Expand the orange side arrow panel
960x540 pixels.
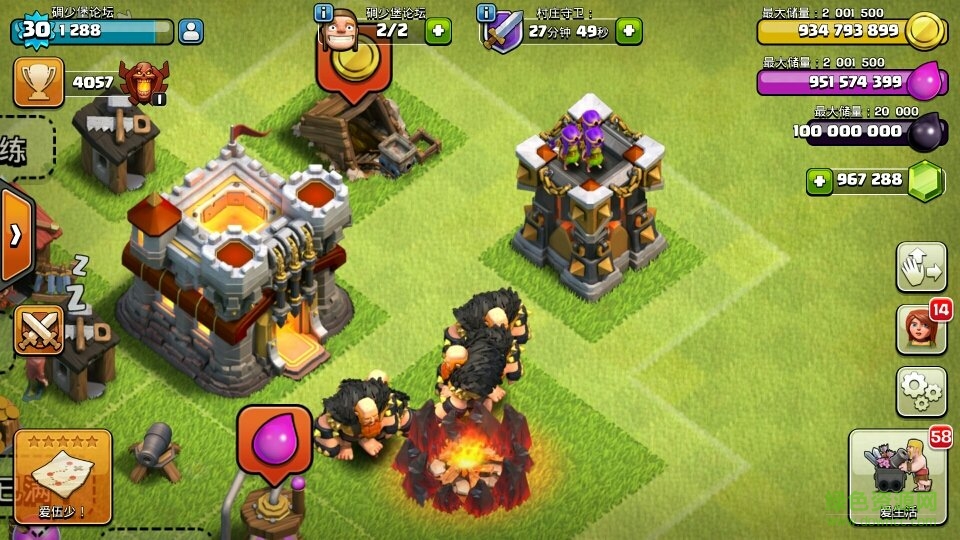(16, 236)
